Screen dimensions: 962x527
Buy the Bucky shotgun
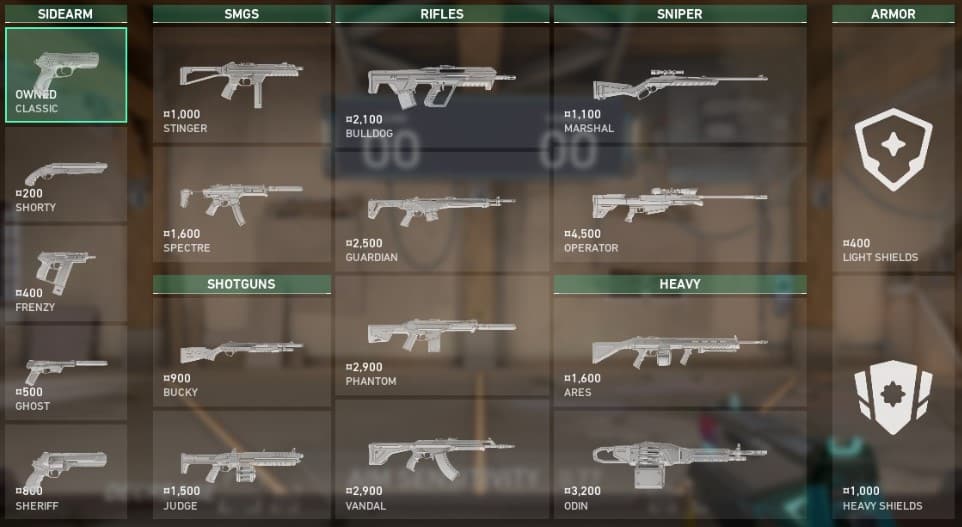[241, 354]
